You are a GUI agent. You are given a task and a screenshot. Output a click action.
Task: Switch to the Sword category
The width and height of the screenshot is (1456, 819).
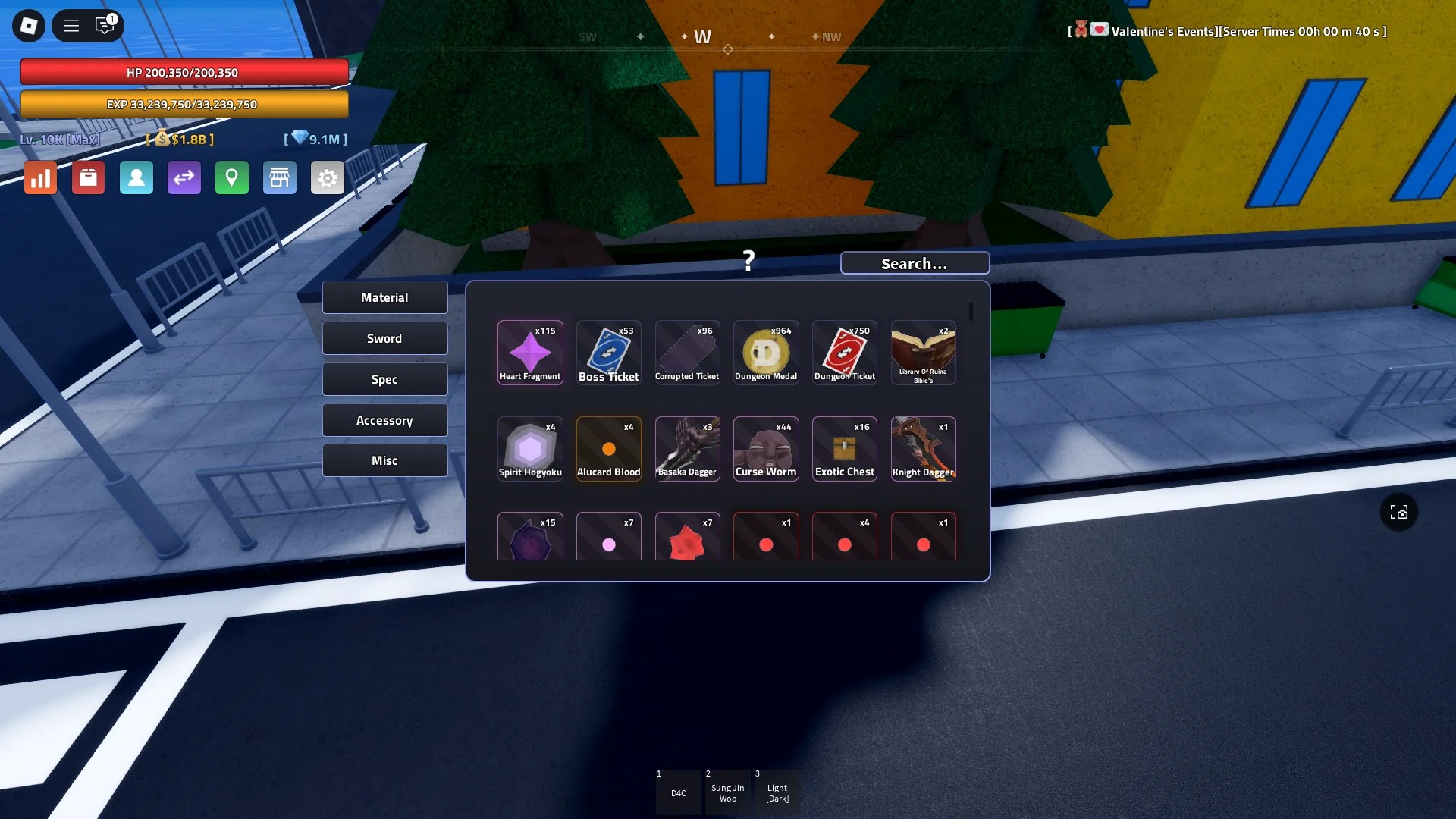coord(384,337)
